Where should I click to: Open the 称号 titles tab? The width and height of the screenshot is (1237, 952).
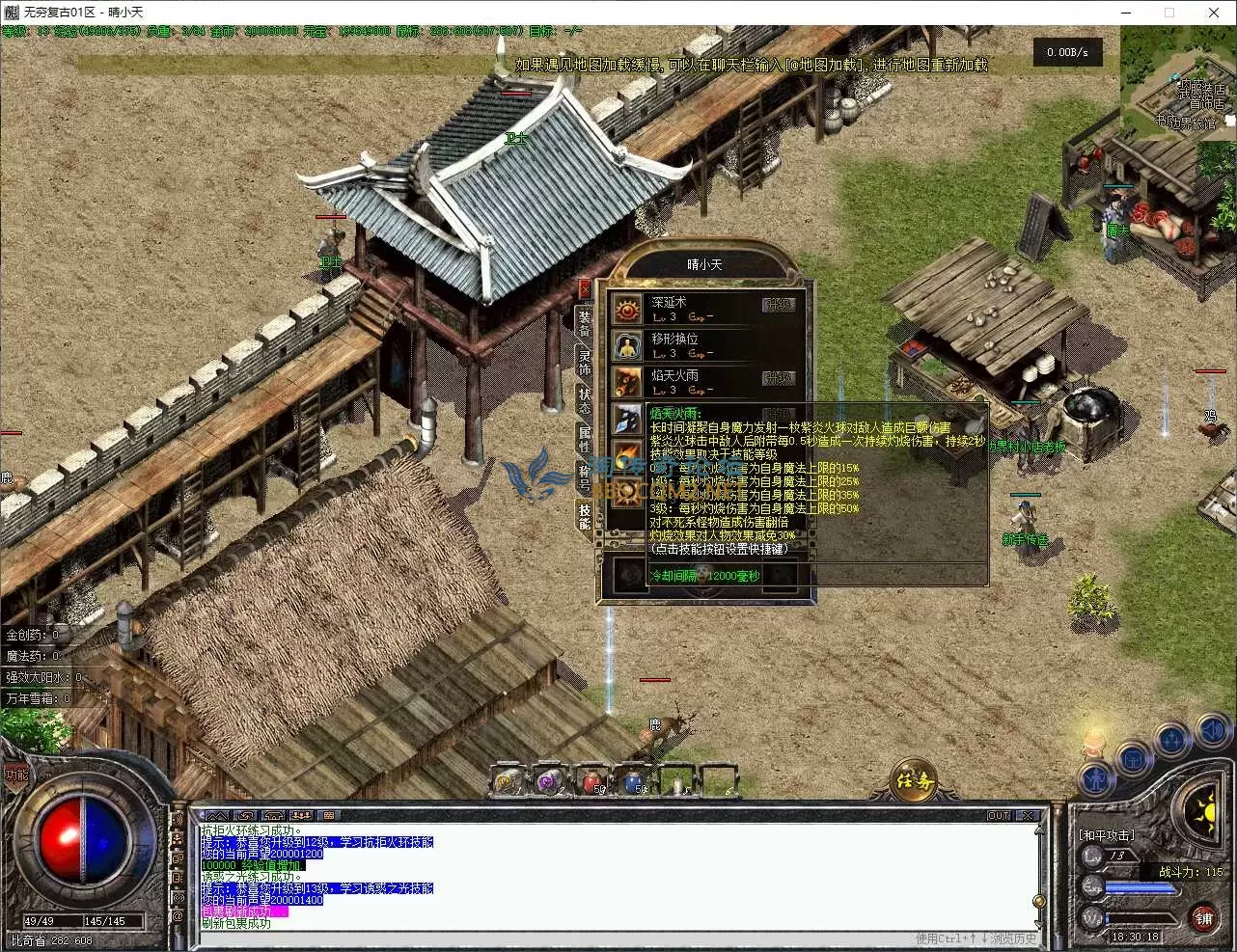pyautogui.click(x=584, y=477)
